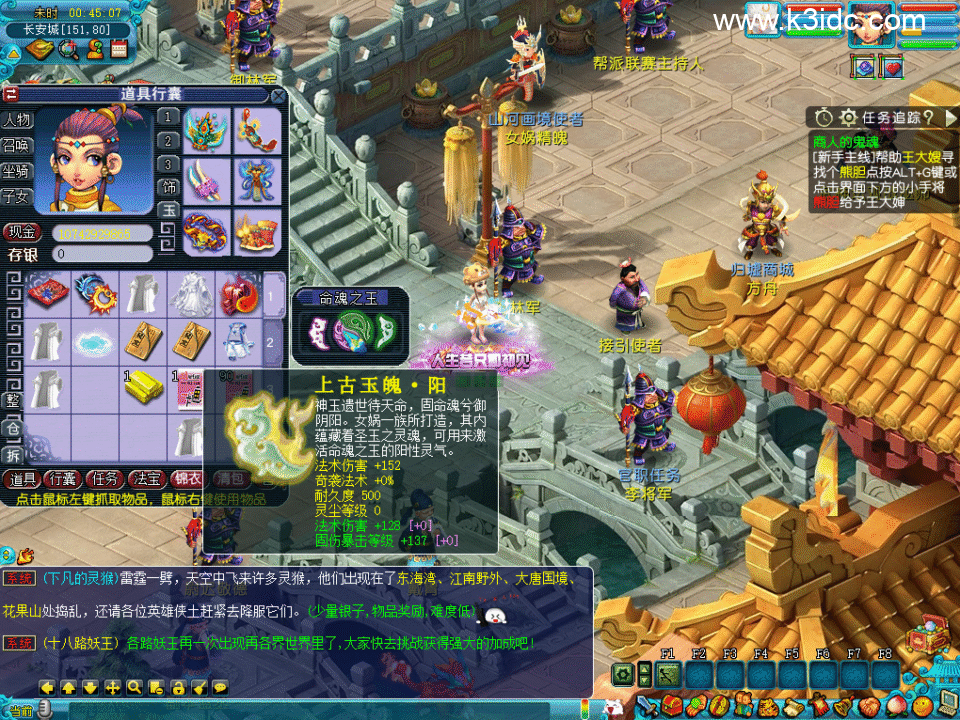Click the red heart buff icon
960x720 pixels.
(x=892, y=67)
